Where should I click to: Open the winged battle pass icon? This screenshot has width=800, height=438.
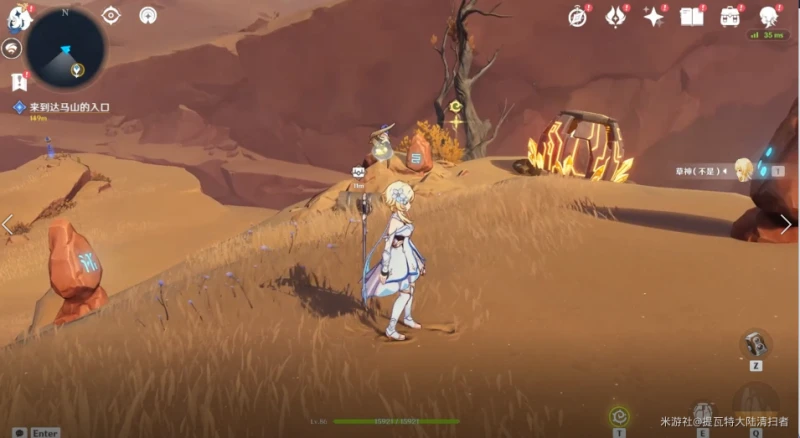pos(615,16)
